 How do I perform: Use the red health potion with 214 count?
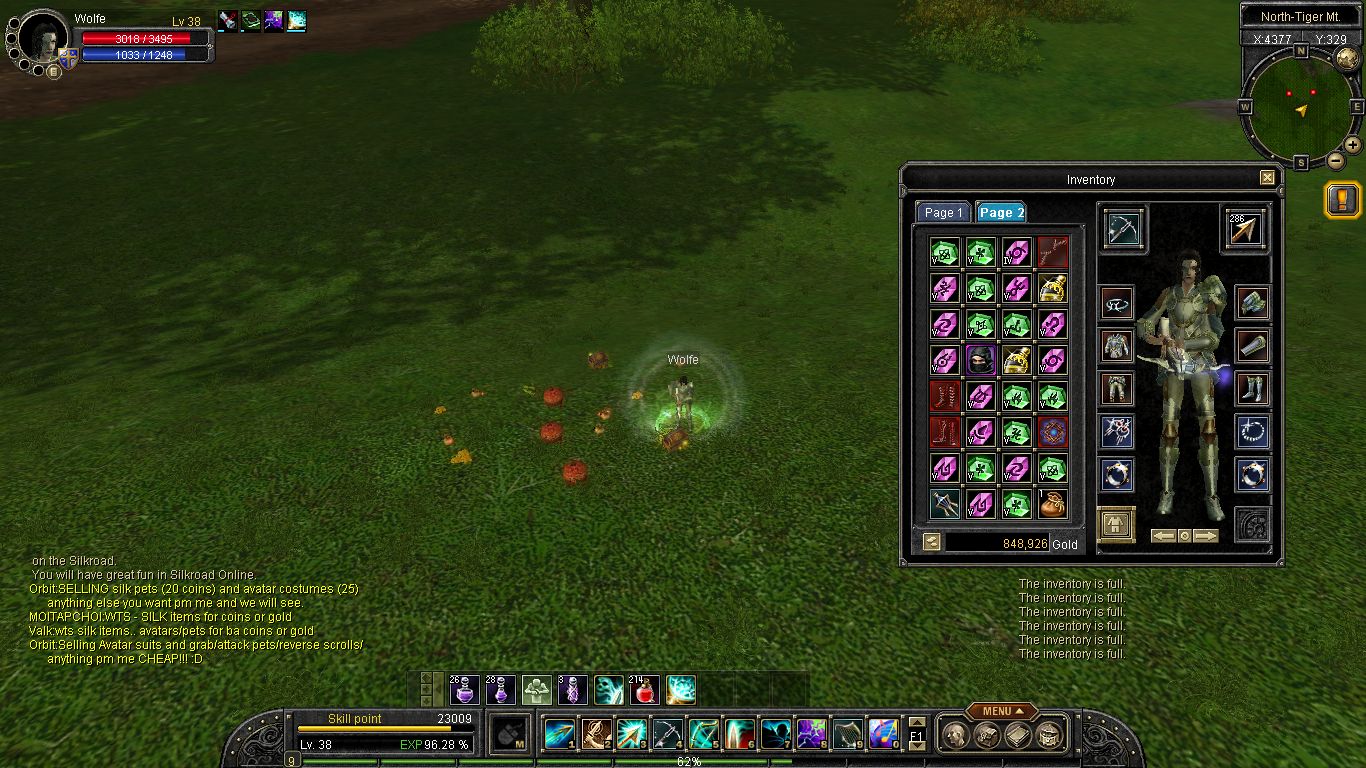tap(645, 690)
